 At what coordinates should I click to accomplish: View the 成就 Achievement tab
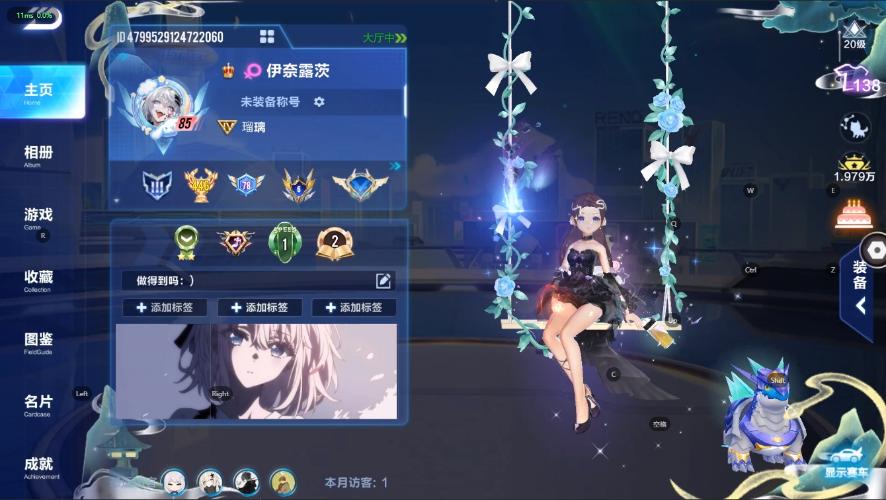coord(39,466)
